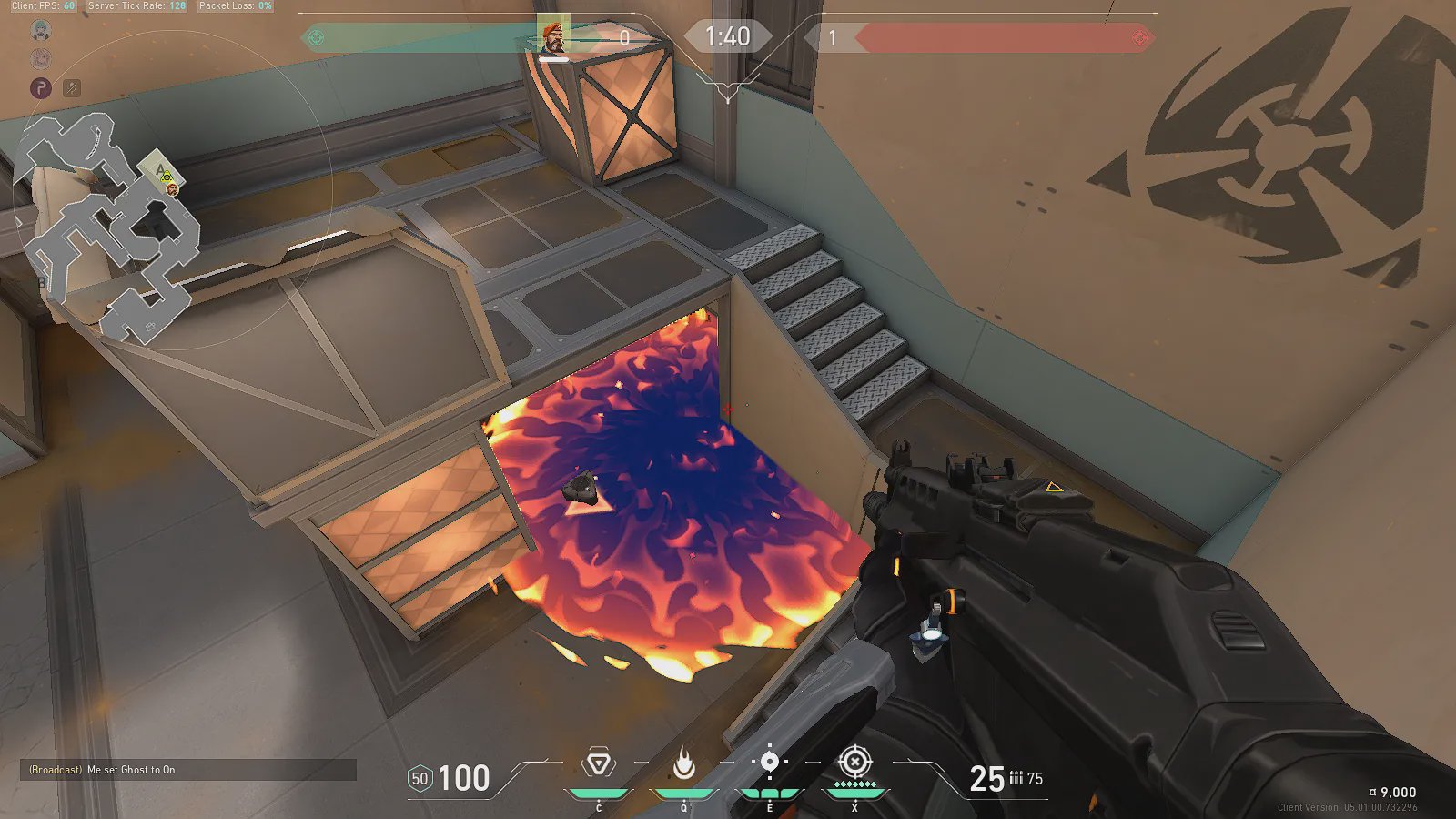1456x819 pixels.
Task: Choose the Sky Smoke ability icon
Action: [x=769, y=763]
